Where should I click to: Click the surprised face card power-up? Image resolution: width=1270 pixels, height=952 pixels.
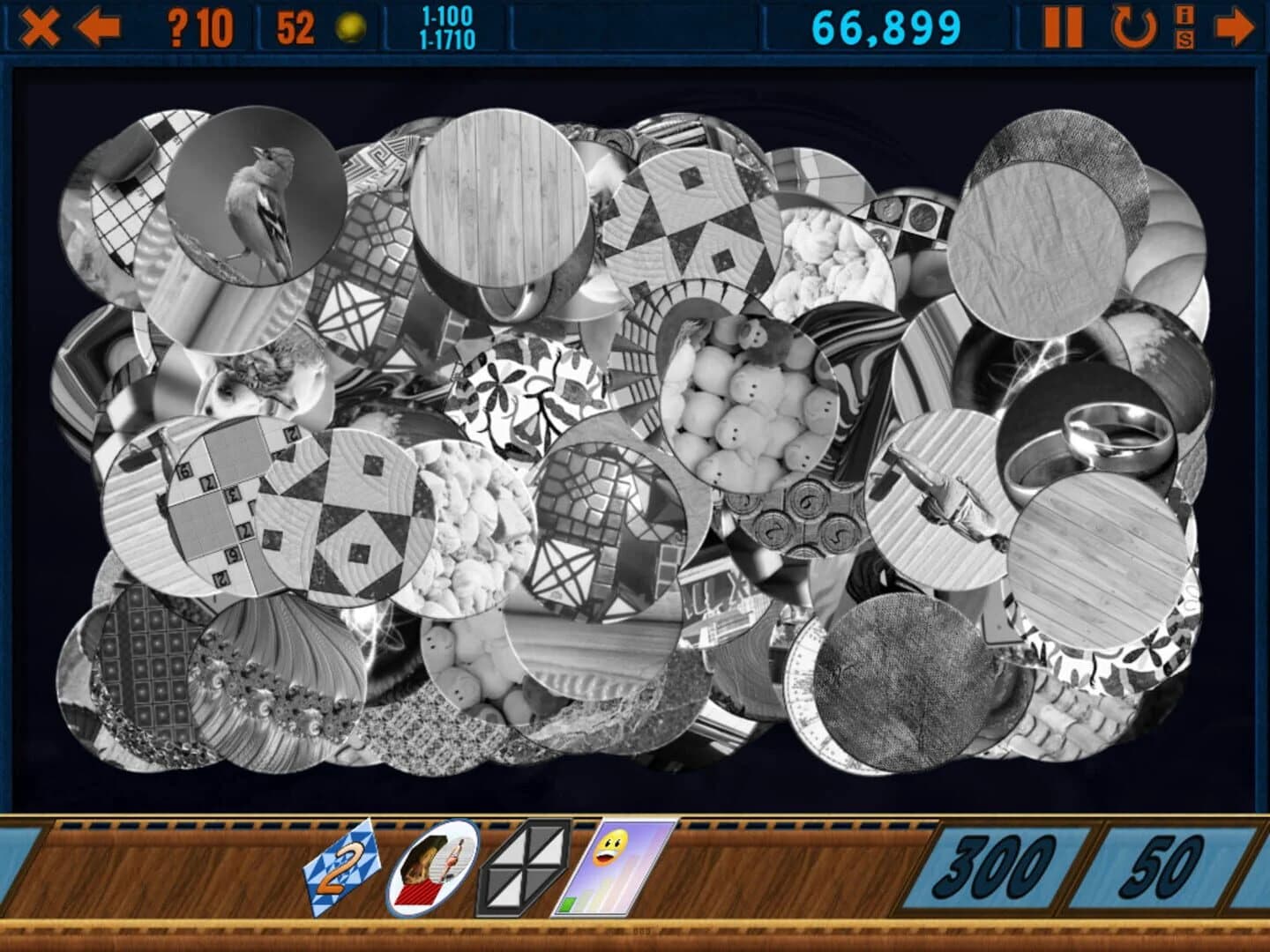609,868
